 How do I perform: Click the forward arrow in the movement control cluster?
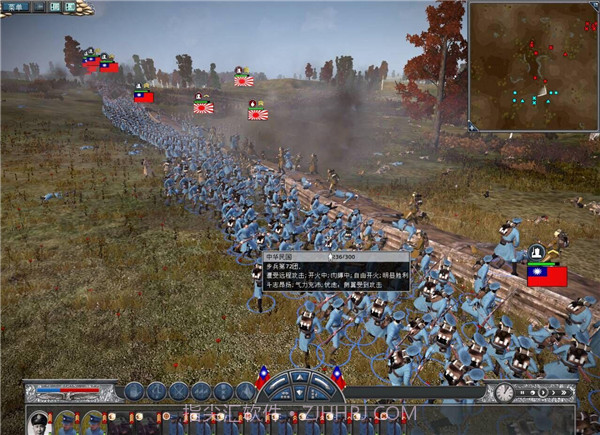(300, 378)
